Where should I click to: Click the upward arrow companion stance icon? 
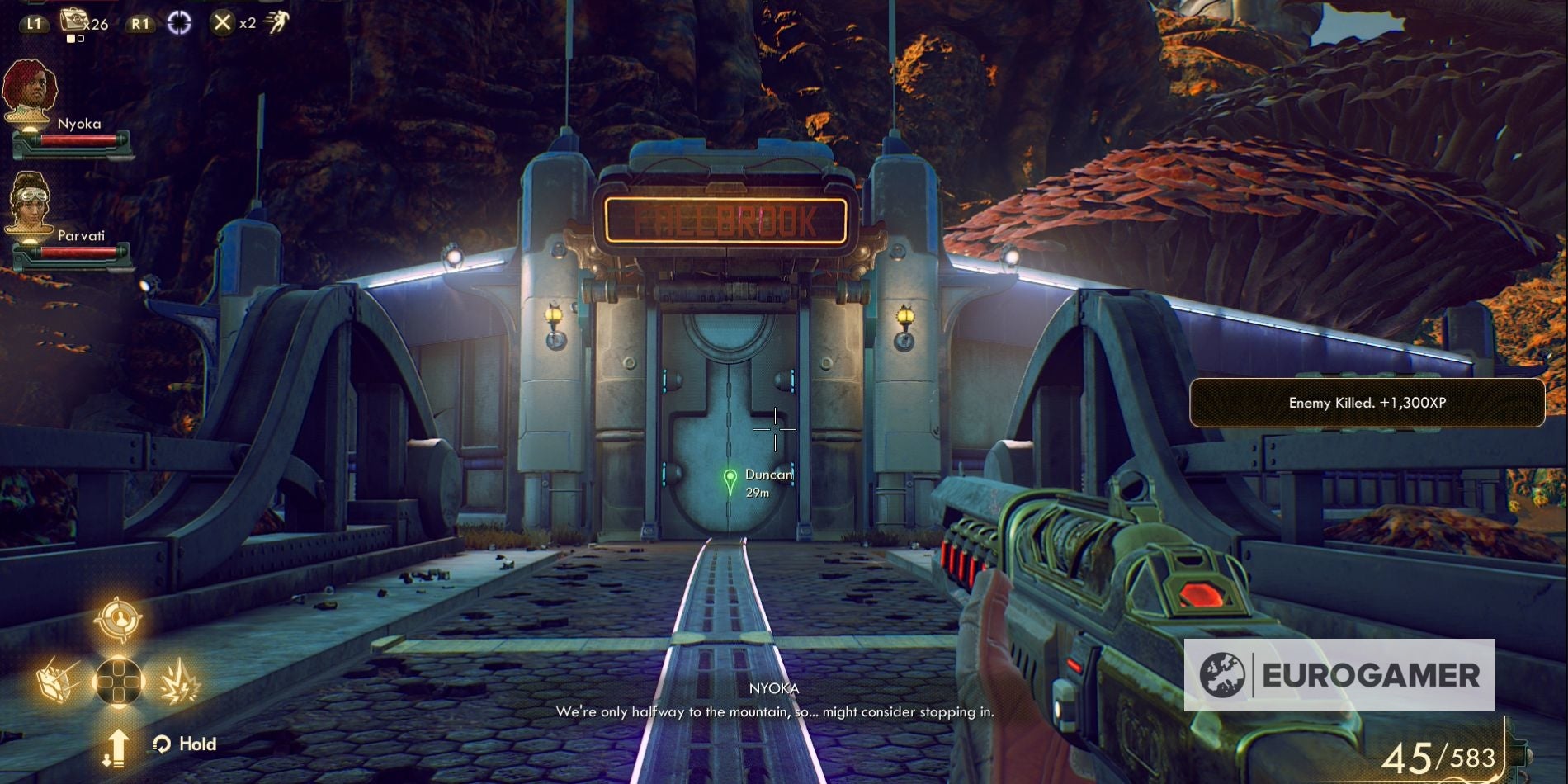[x=118, y=747]
